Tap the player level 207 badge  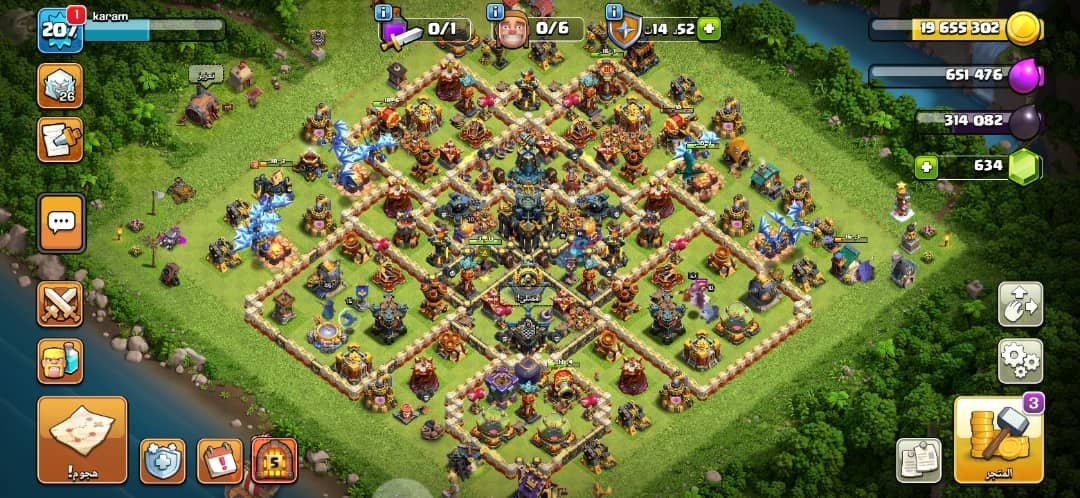[x=58, y=30]
